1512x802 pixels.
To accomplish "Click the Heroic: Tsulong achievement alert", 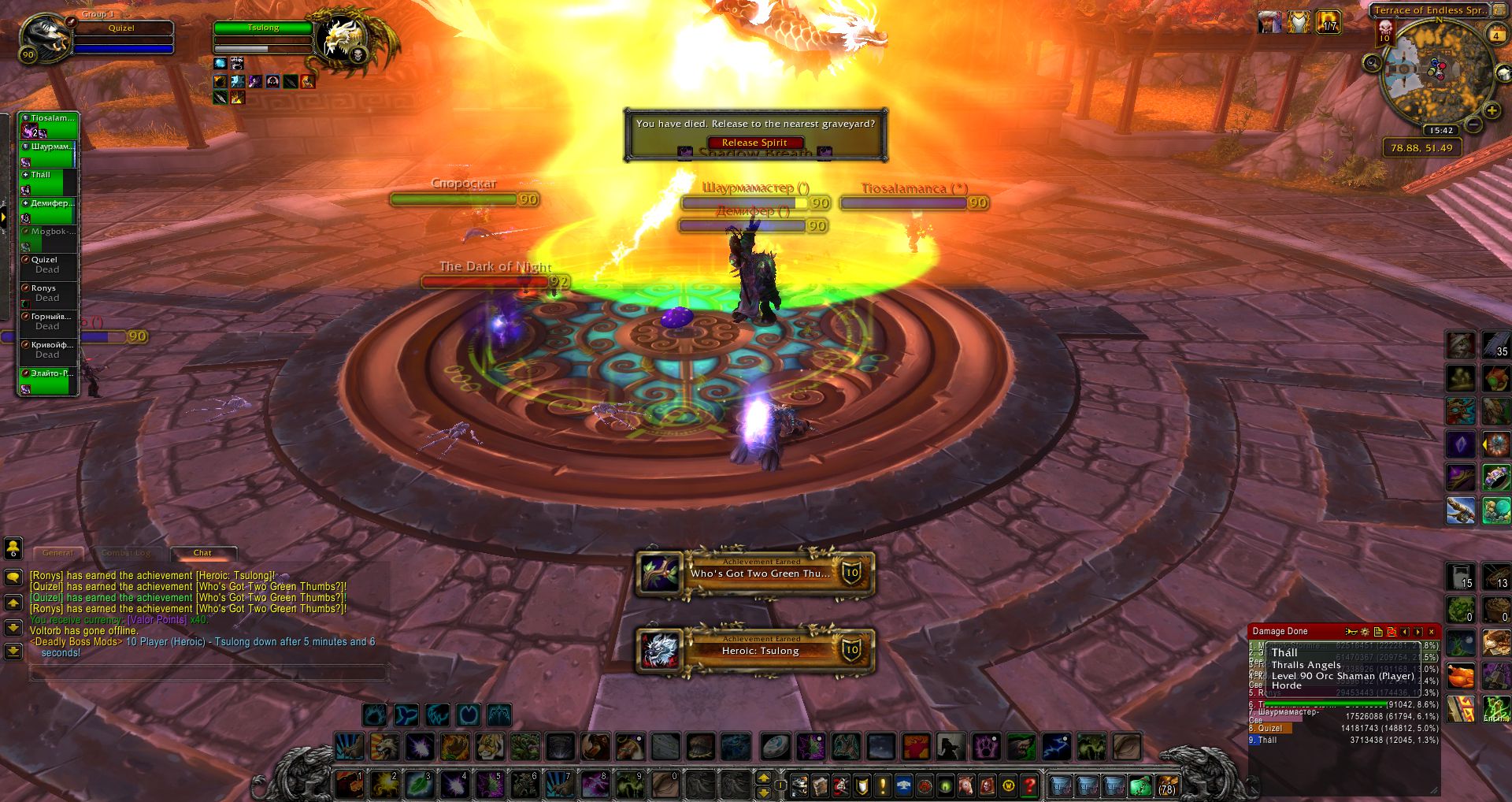I will coord(755,651).
